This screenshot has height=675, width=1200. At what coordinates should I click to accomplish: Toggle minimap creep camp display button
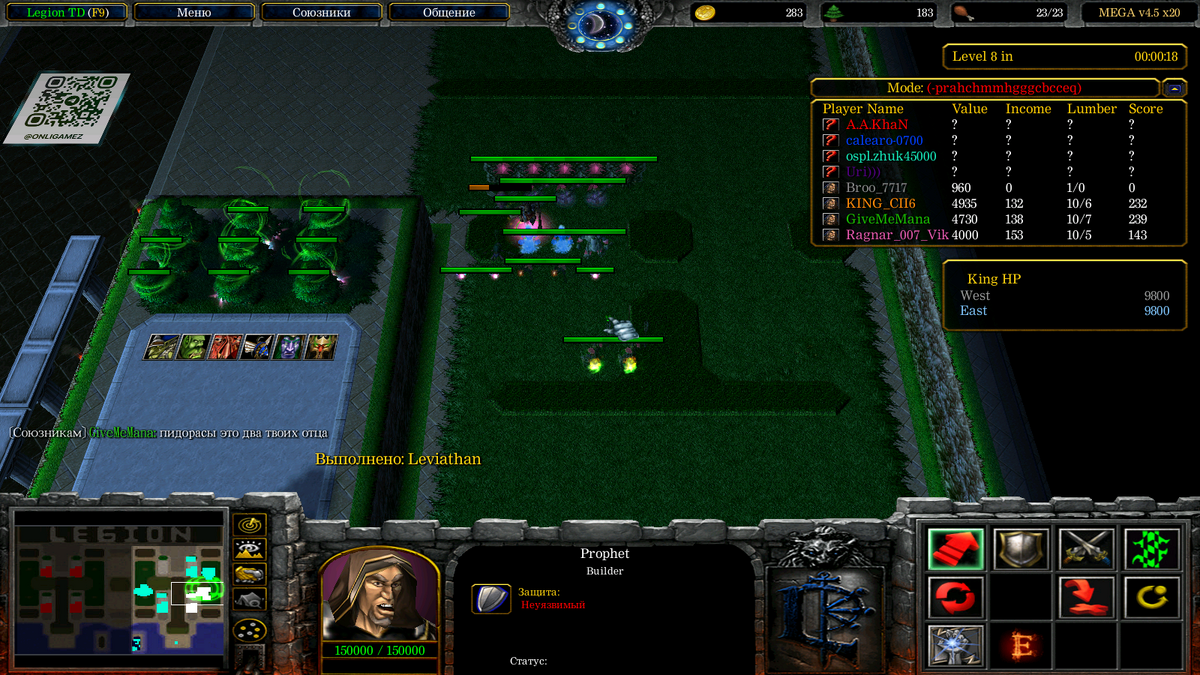tap(249, 599)
